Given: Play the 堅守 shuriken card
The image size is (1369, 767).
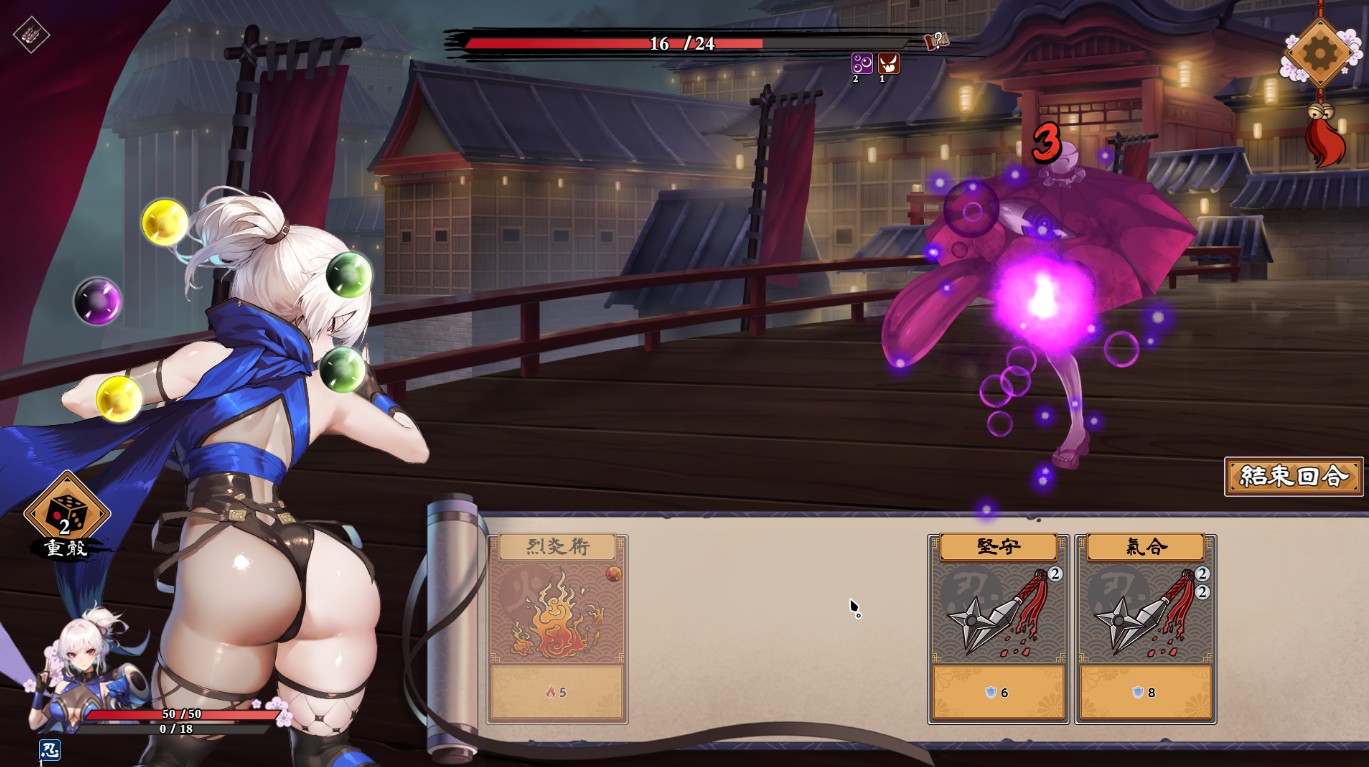Looking at the screenshot, I should click(998, 628).
